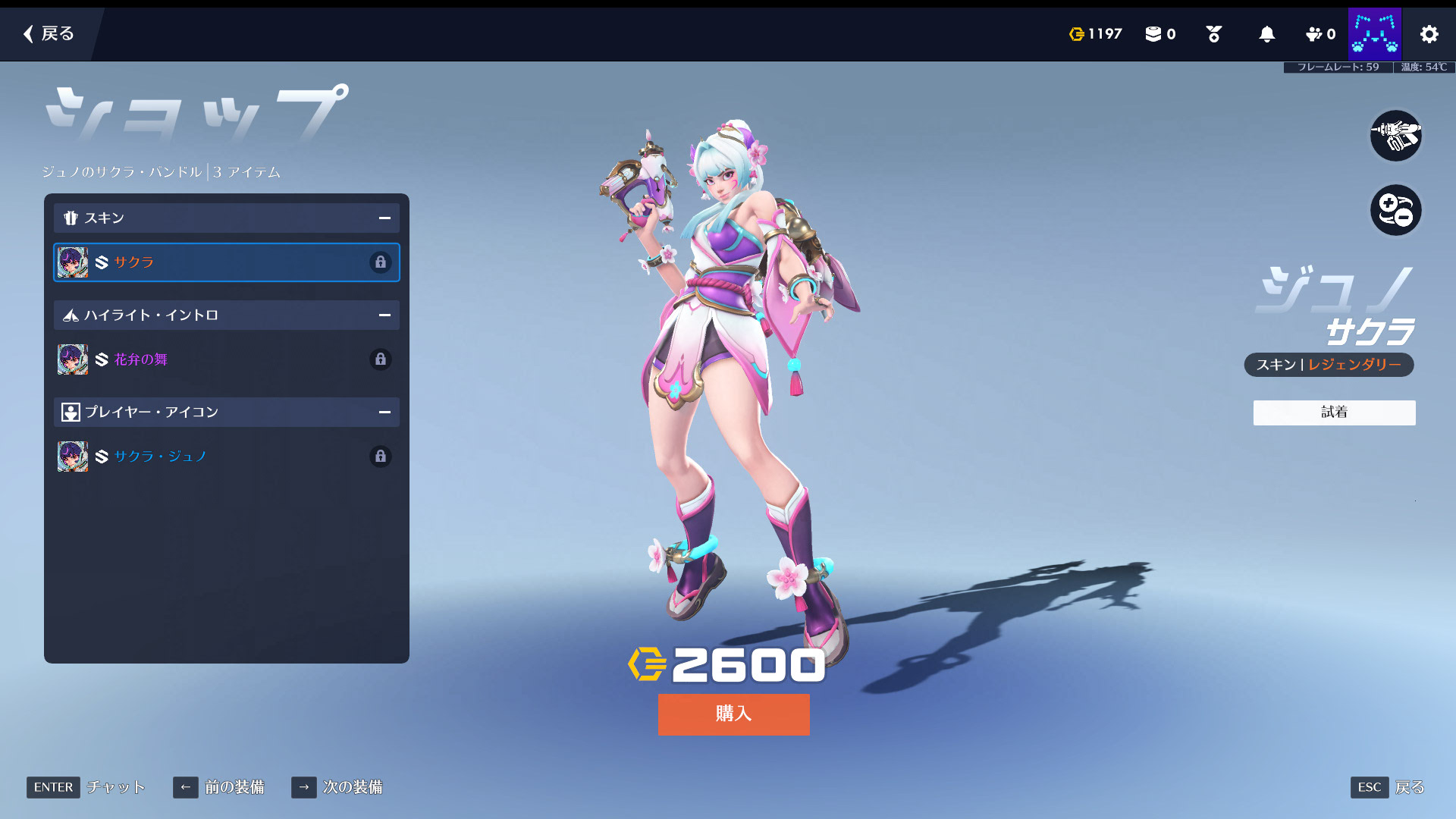Open the player profile avatar
The width and height of the screenshot is (1456, 819).
pos(1374,34)
